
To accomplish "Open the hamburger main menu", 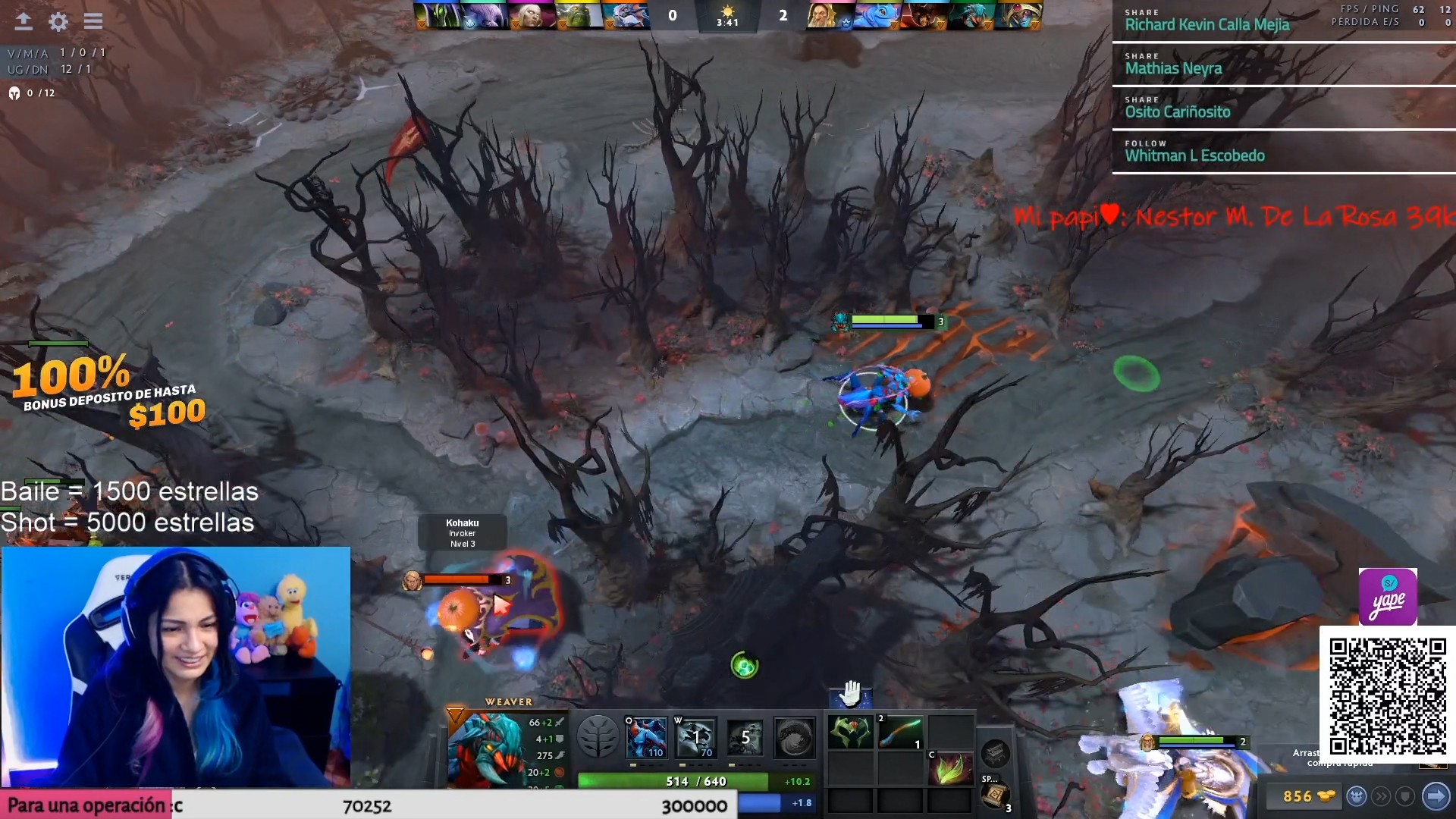I will tap(93, 21).
